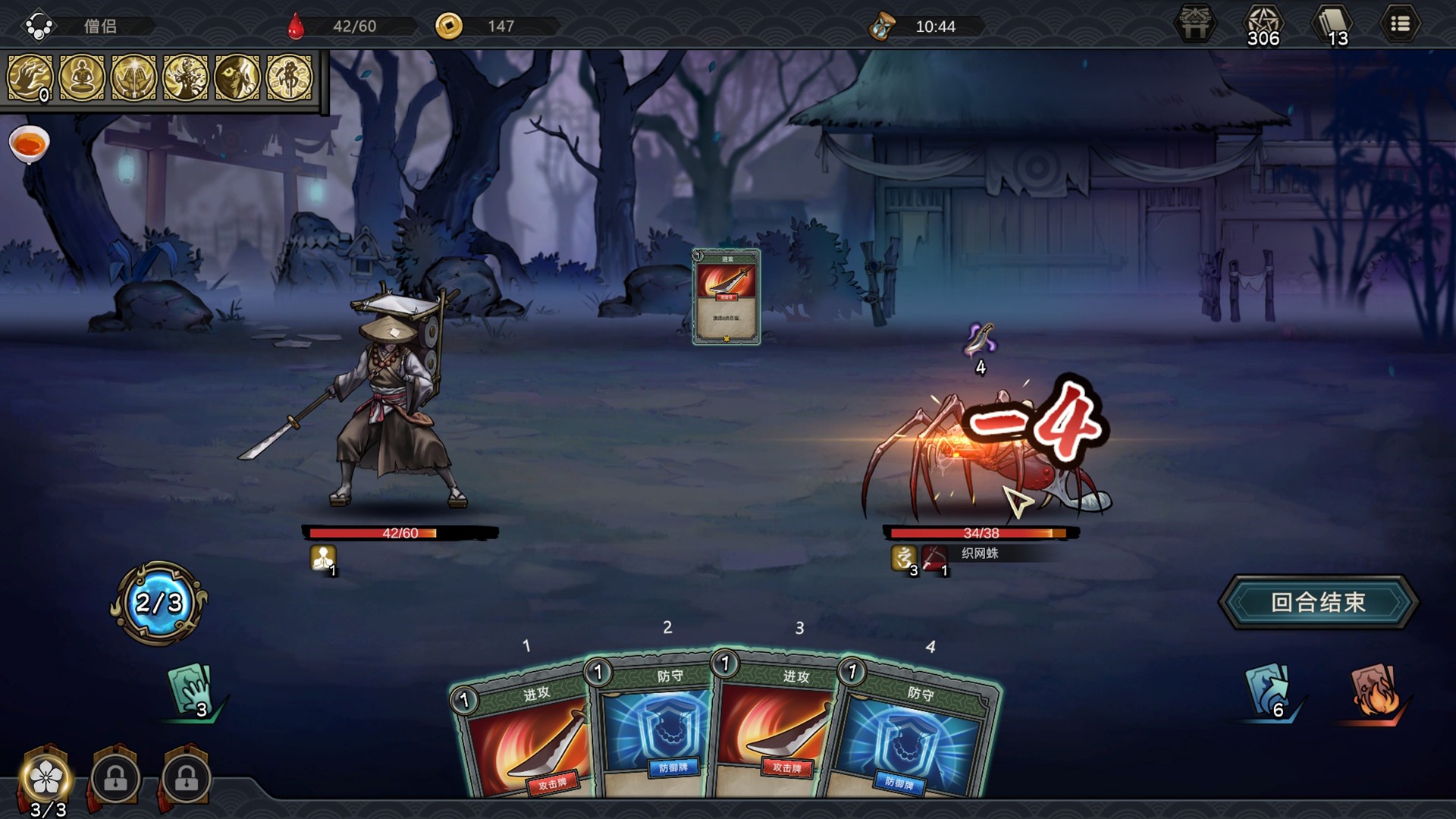Inspect the one-eyed face relic

[x=237, y=77]
